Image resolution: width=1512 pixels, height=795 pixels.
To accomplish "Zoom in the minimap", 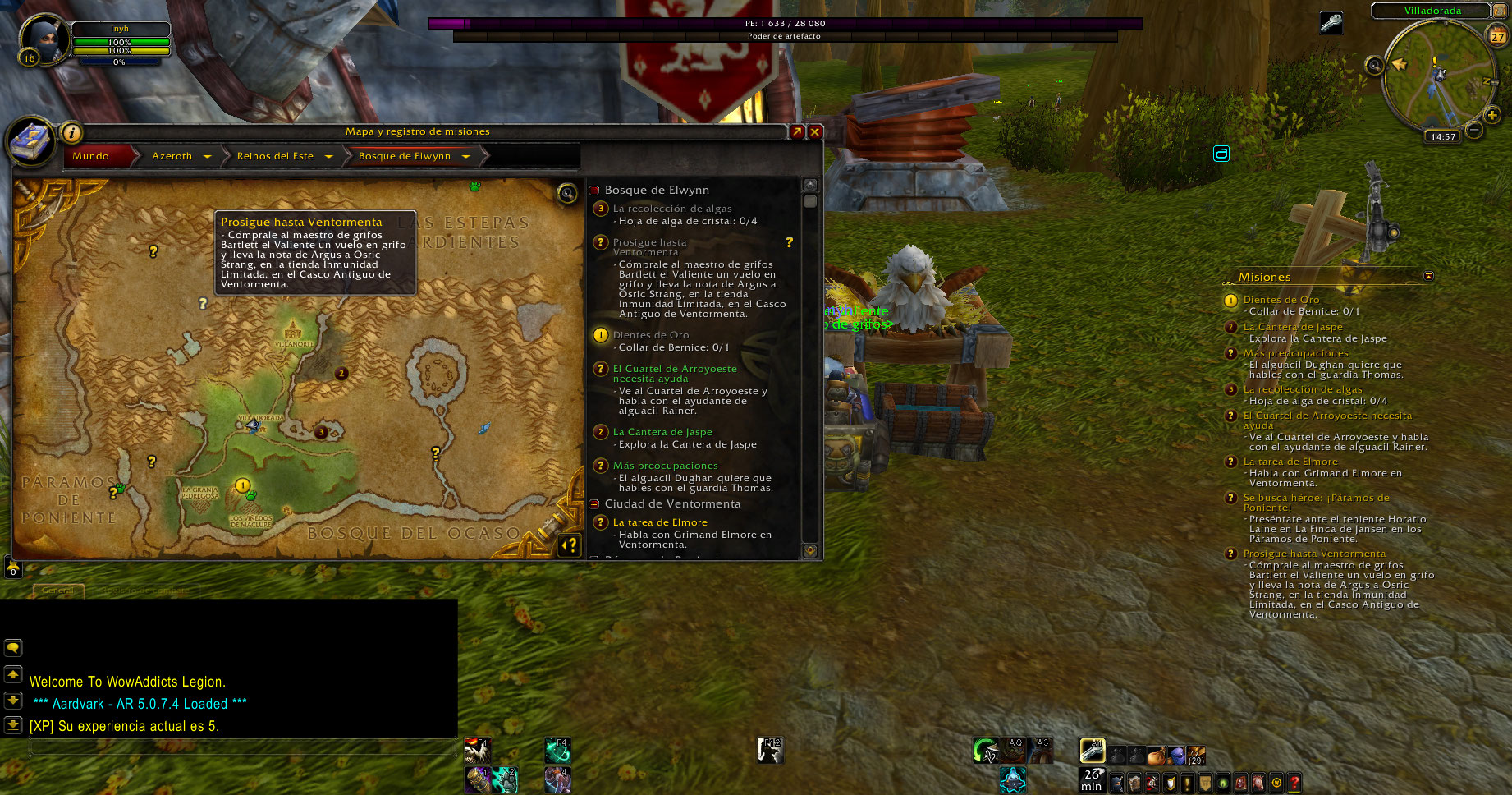I will tap(1492, 115).
